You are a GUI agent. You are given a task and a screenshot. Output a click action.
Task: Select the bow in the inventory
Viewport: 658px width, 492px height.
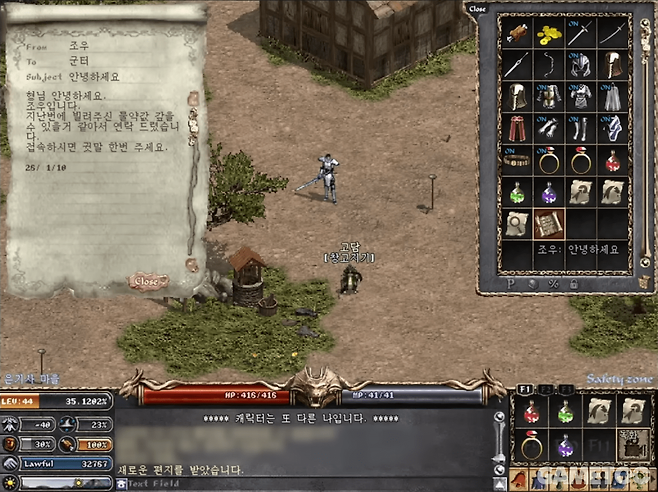[x=549, y=65]
